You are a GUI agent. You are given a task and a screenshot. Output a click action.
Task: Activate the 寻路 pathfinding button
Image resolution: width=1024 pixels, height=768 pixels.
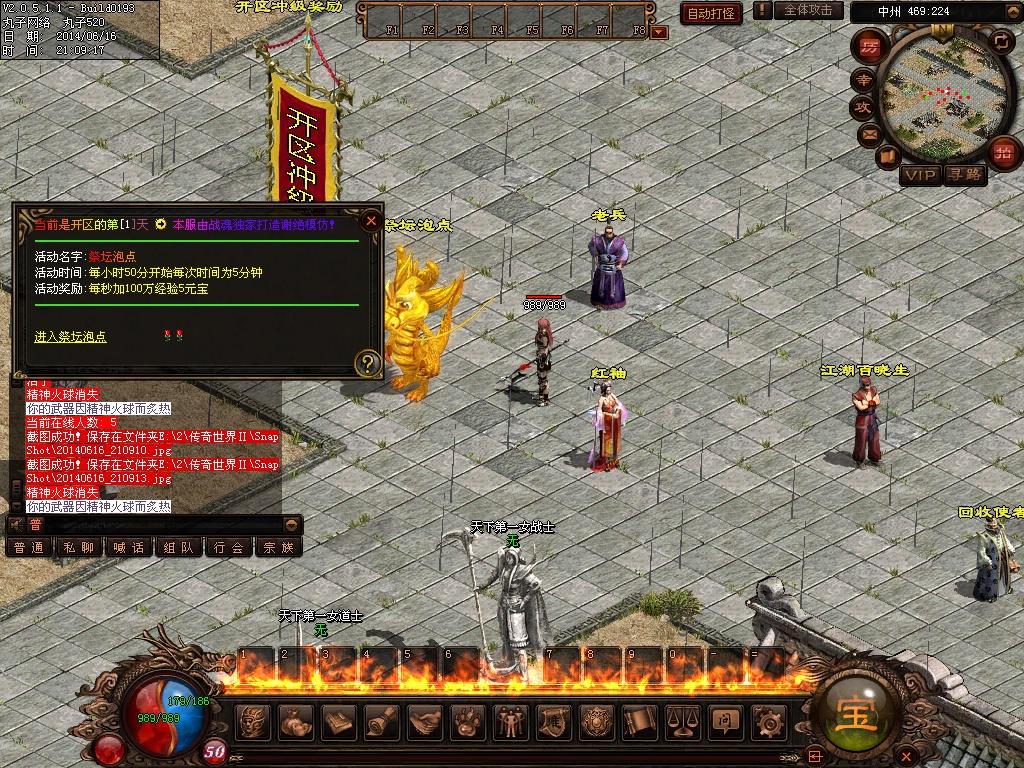coord(966,176)
